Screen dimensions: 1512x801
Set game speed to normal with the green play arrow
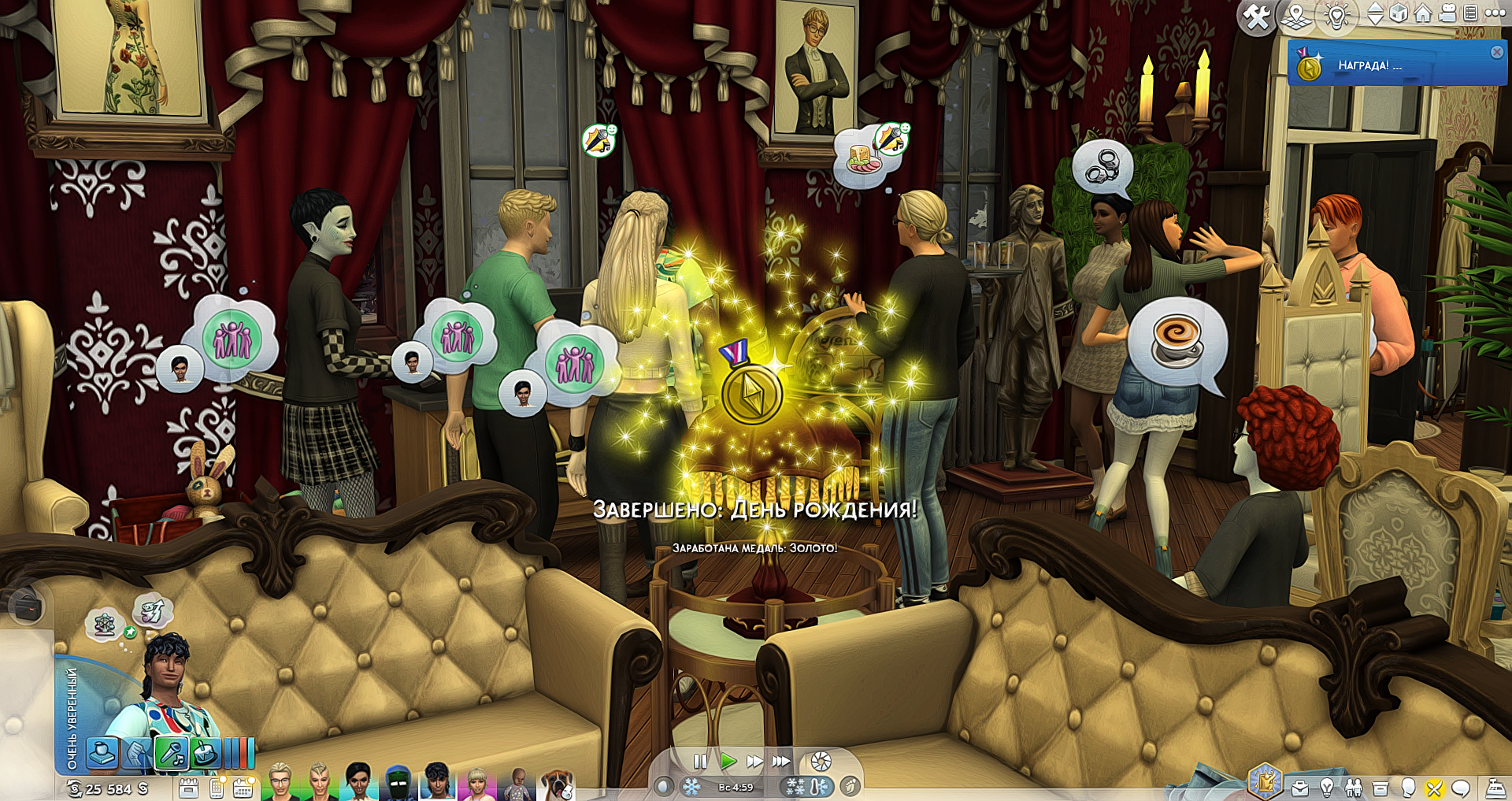[x=728, y=761]
